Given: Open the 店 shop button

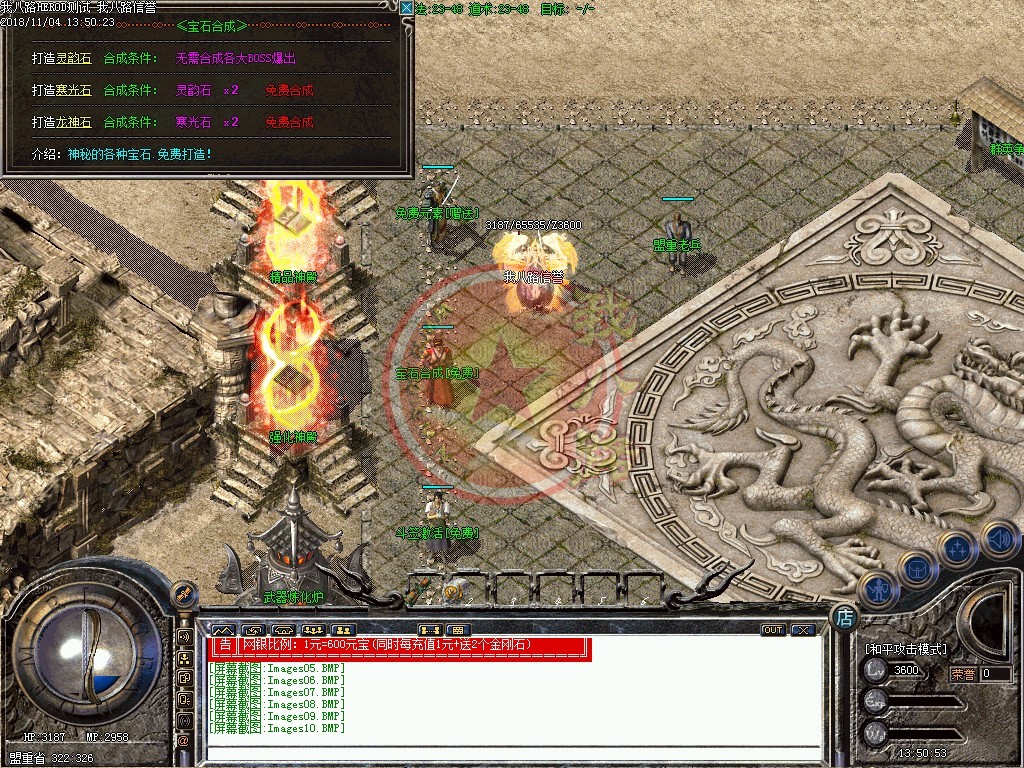Looking at the screenshot, I should 845,618.
